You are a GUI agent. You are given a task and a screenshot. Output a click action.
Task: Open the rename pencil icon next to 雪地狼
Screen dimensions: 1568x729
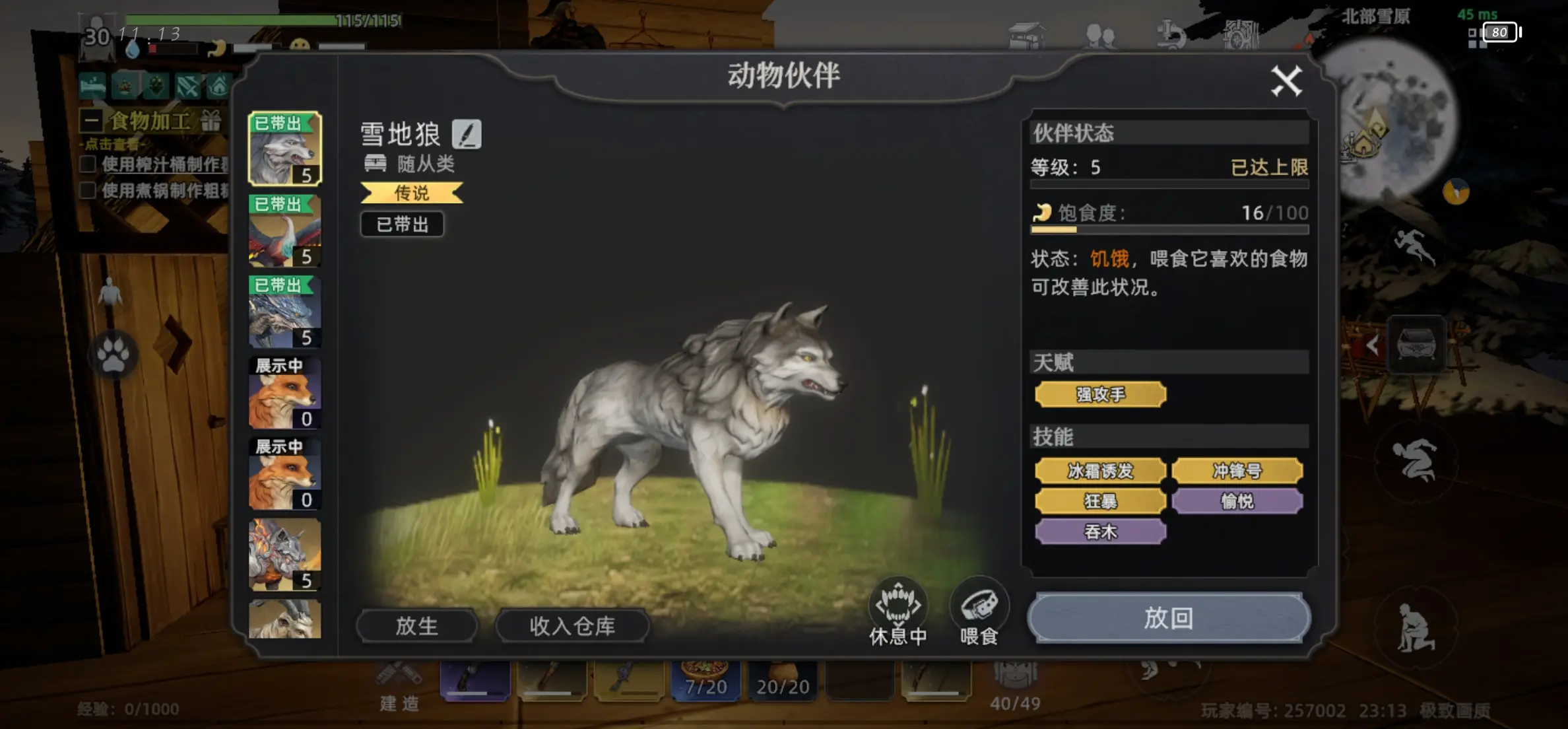pyautogui.click(x=469, y=134)
